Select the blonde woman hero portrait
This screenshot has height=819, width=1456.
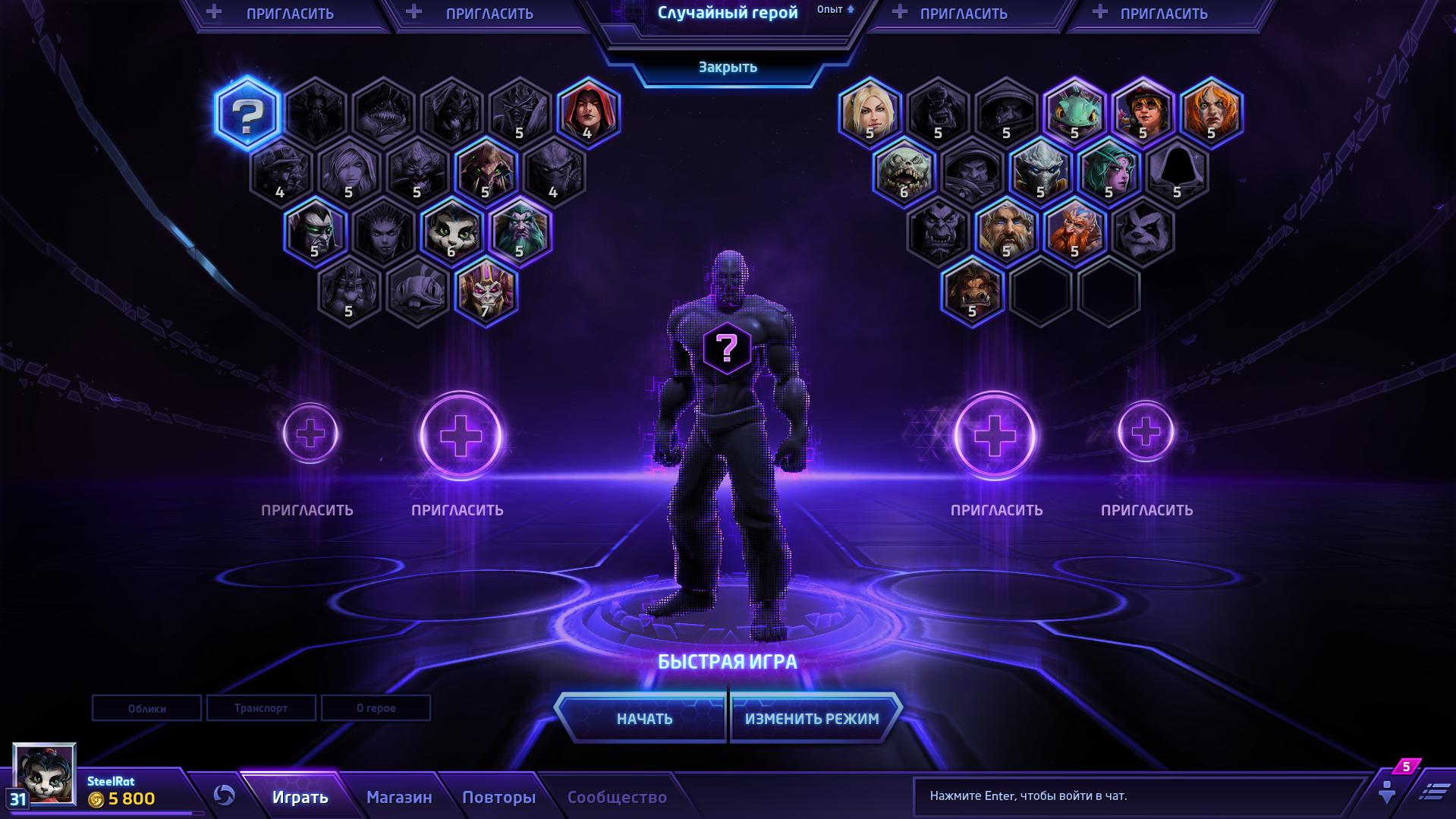870,112
